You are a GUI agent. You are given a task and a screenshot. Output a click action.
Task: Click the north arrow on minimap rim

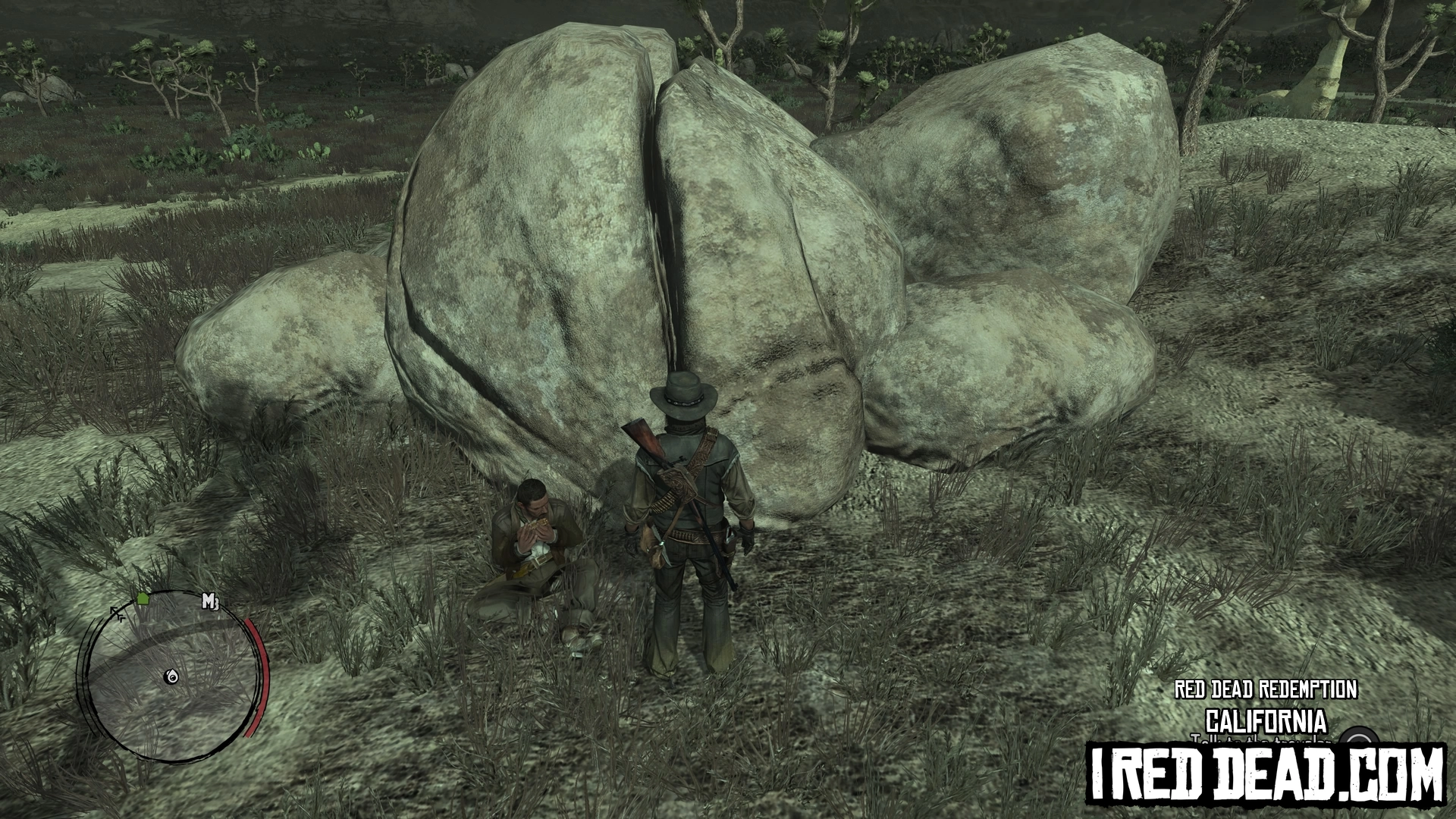point(118,613)
